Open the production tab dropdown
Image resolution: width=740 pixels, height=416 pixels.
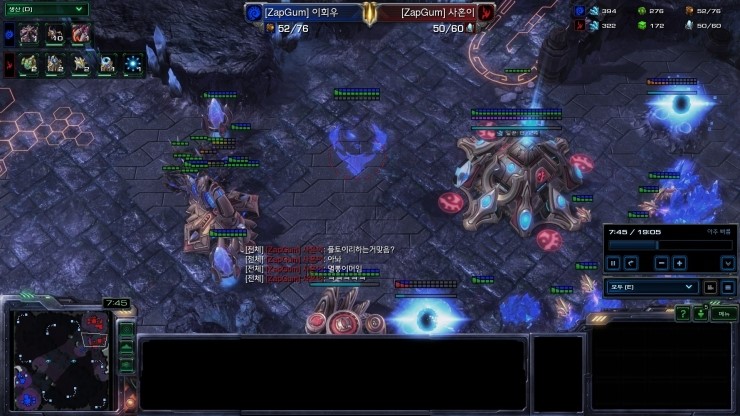click(x=45, y=9)
